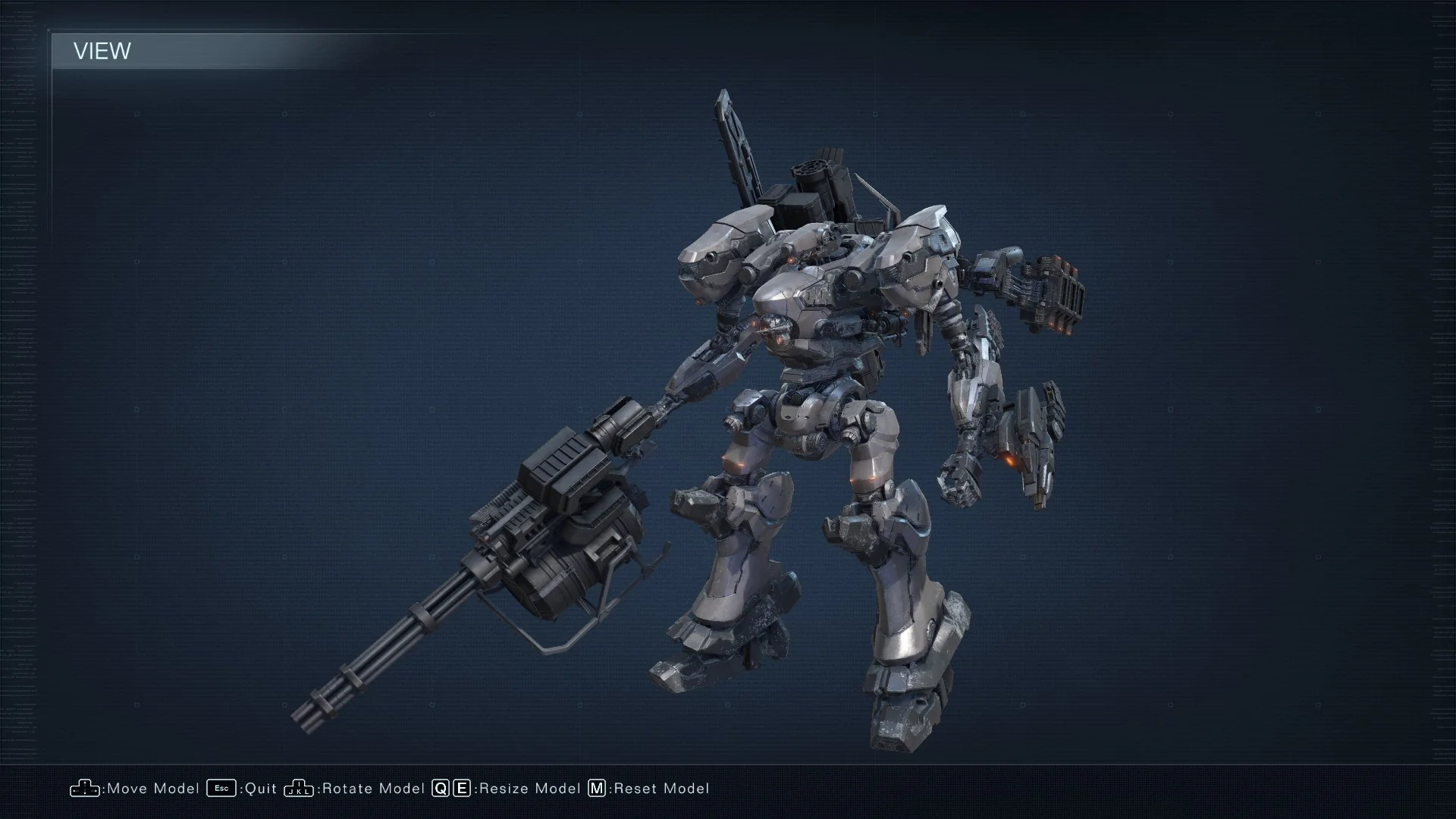
Task: Select the VIEW tab label
Action: [102, 52]
